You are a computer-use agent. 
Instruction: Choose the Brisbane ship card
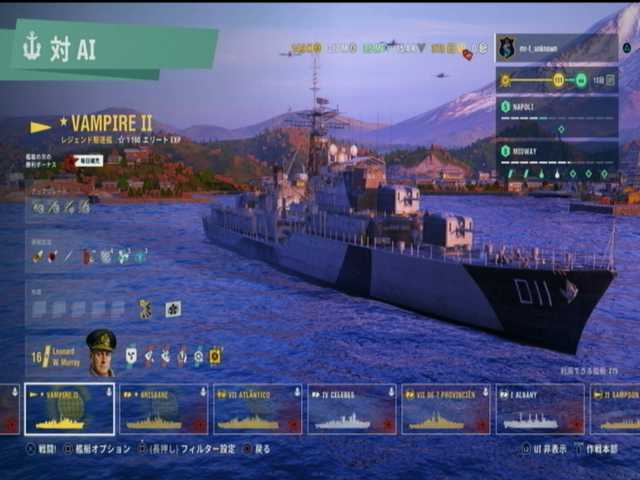(163, 409)
